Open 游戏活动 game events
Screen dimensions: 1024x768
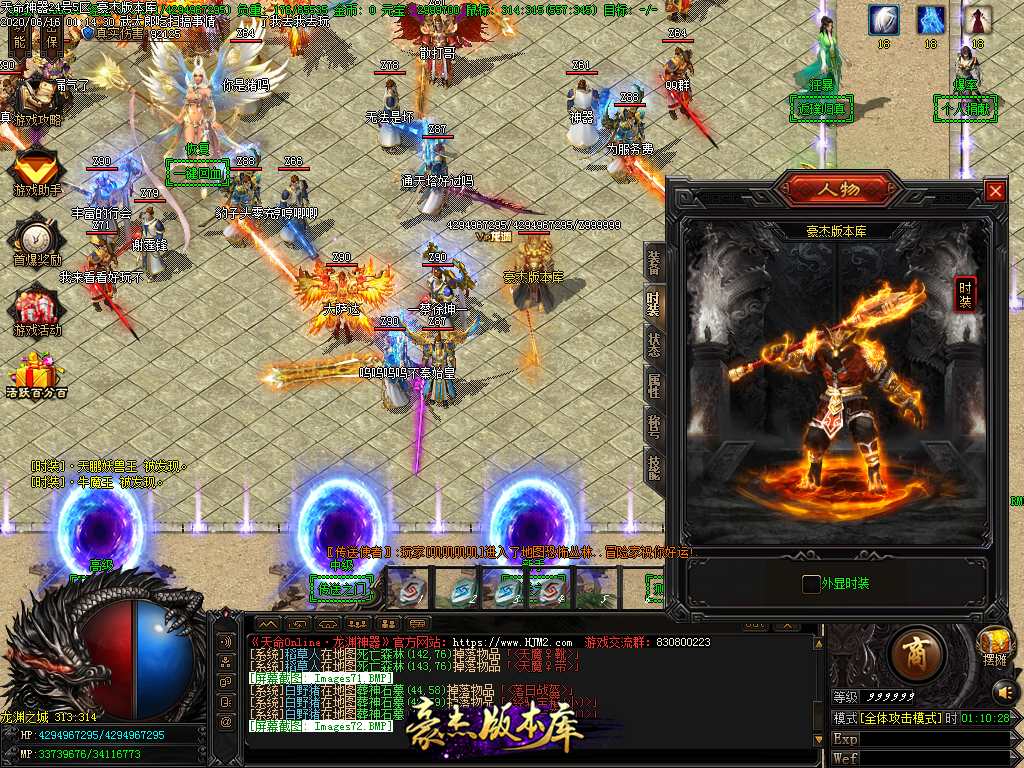36,312
